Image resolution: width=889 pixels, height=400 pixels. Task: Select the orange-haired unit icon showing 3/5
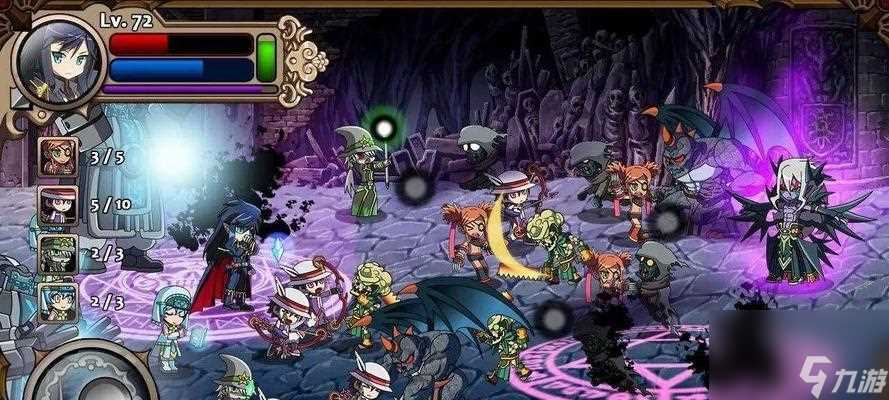point(57,157)
